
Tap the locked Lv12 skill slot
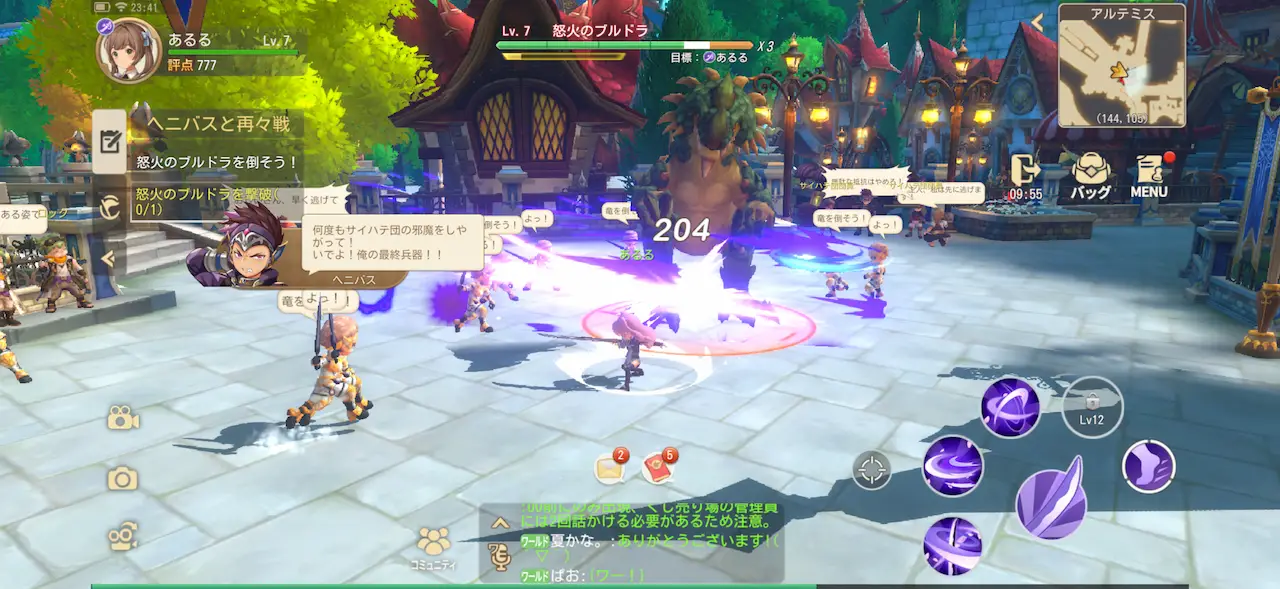pyautogui.click(x=1092, y=407)
